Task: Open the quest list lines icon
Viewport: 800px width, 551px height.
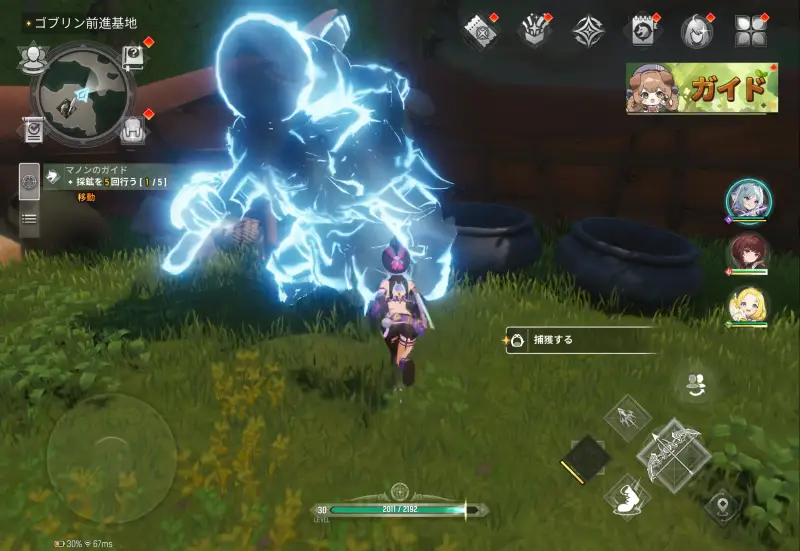Action: pos(29,218)
